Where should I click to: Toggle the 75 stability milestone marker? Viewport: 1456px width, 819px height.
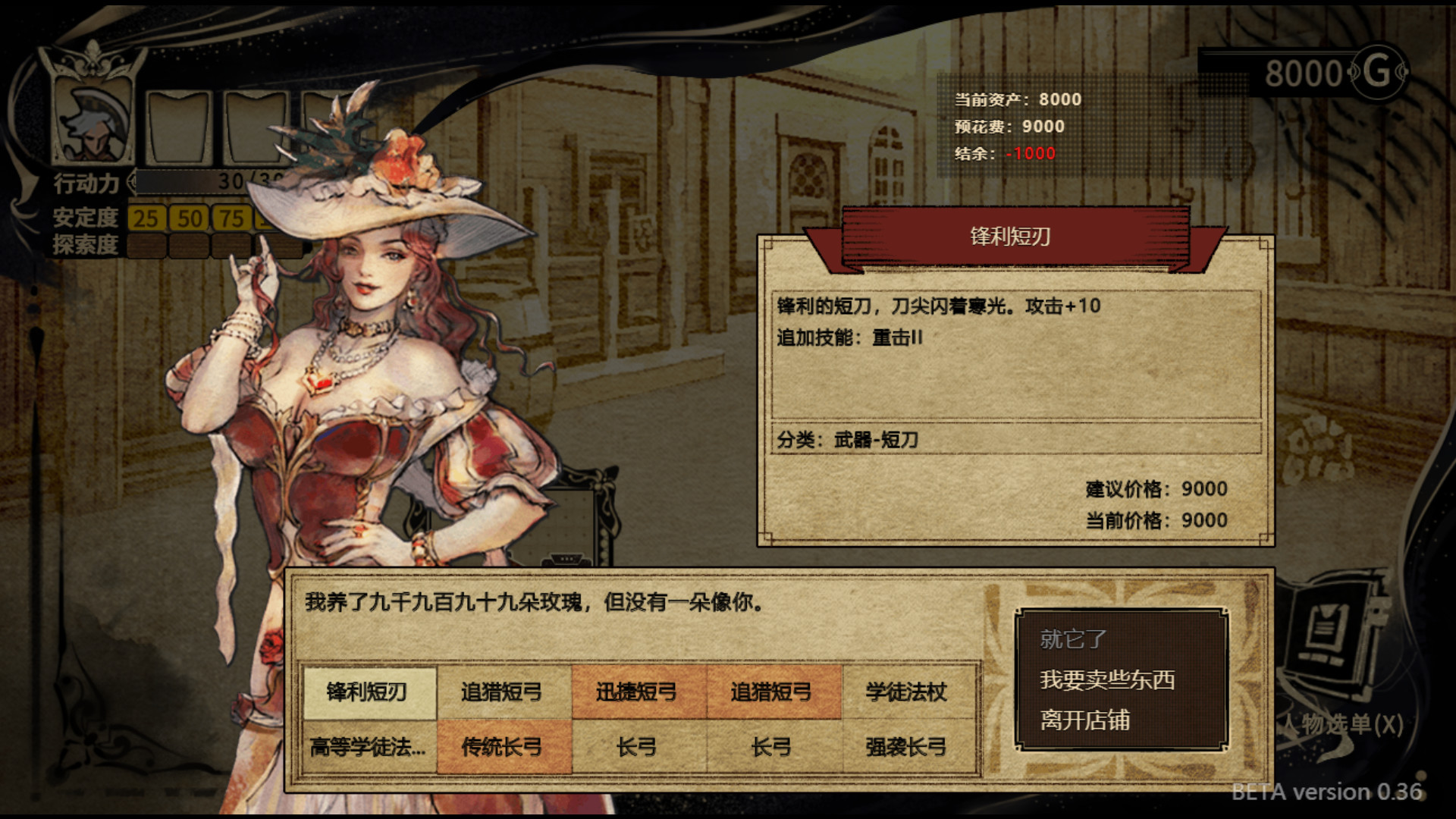point(232,218)
